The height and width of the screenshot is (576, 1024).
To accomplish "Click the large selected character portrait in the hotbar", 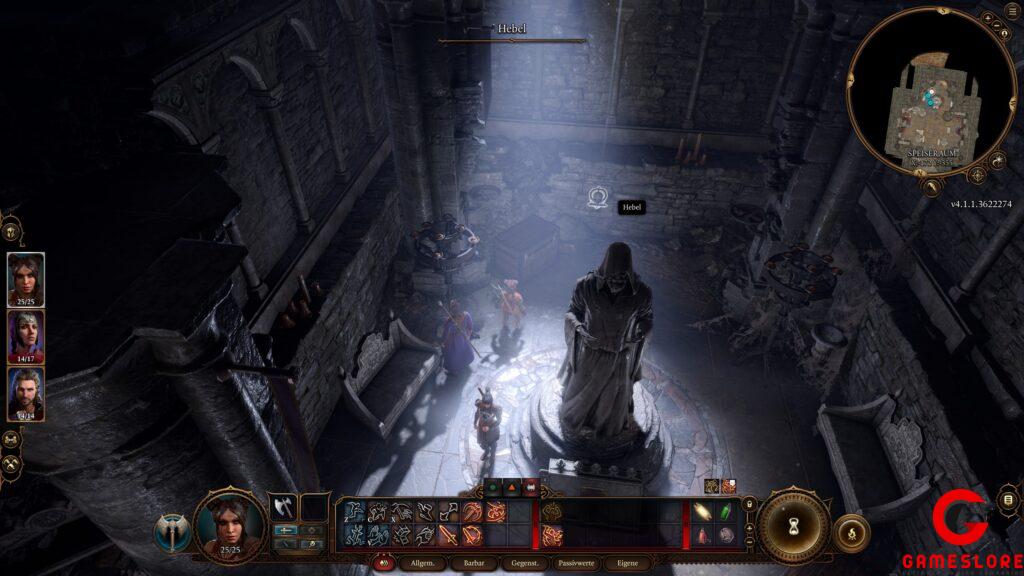I will (230, 525).
